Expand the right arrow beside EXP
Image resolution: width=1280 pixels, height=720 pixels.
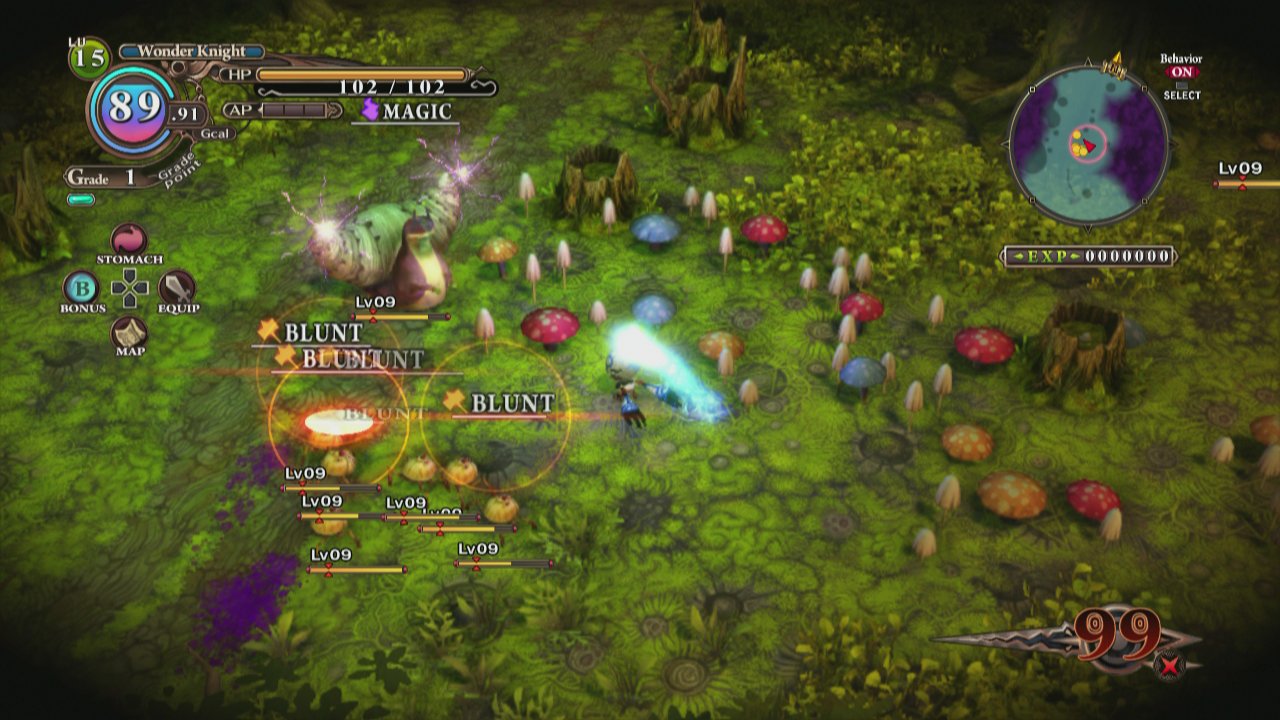pos(1076,255)
